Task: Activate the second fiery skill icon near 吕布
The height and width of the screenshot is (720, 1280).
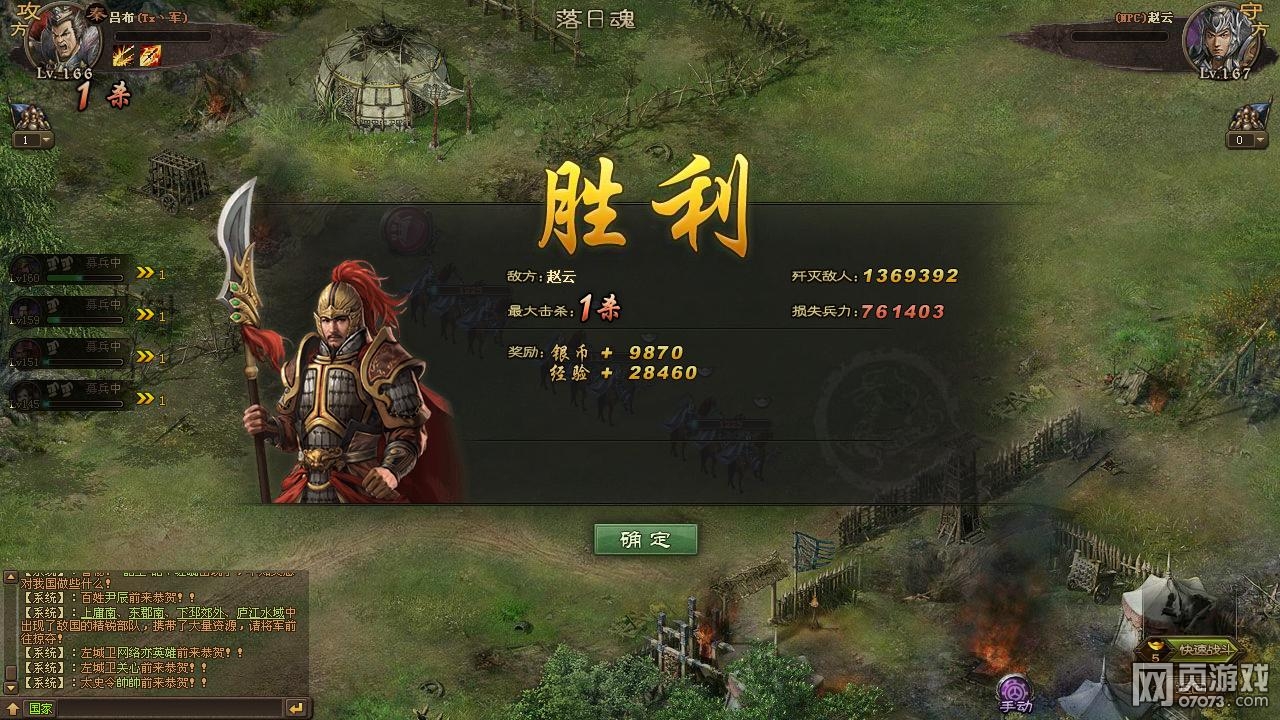Action: (150, 55)
